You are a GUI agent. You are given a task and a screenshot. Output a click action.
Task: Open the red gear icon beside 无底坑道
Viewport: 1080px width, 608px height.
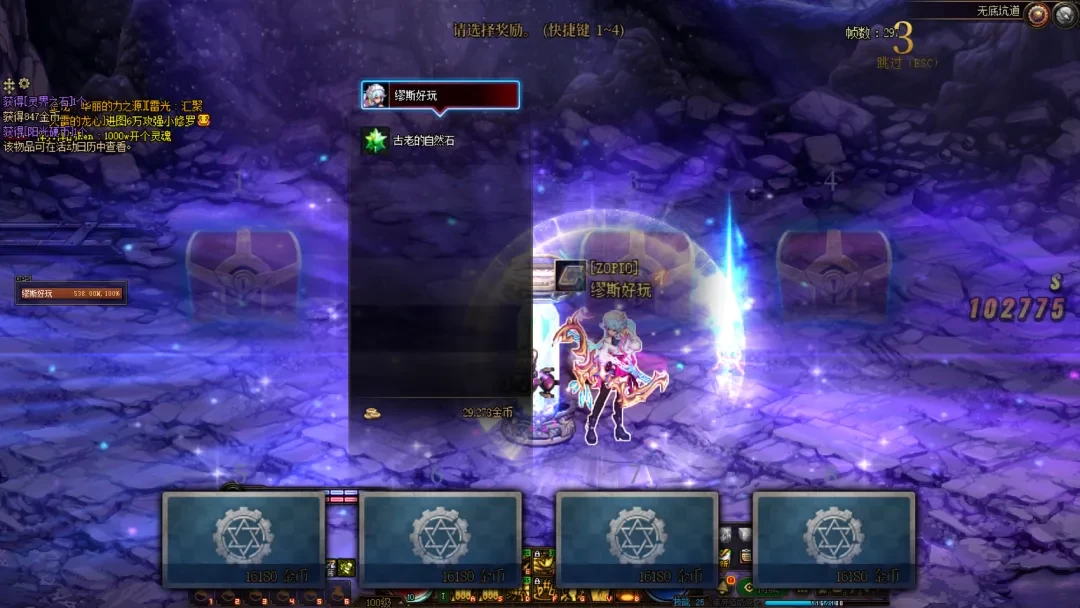[1038, 14]
